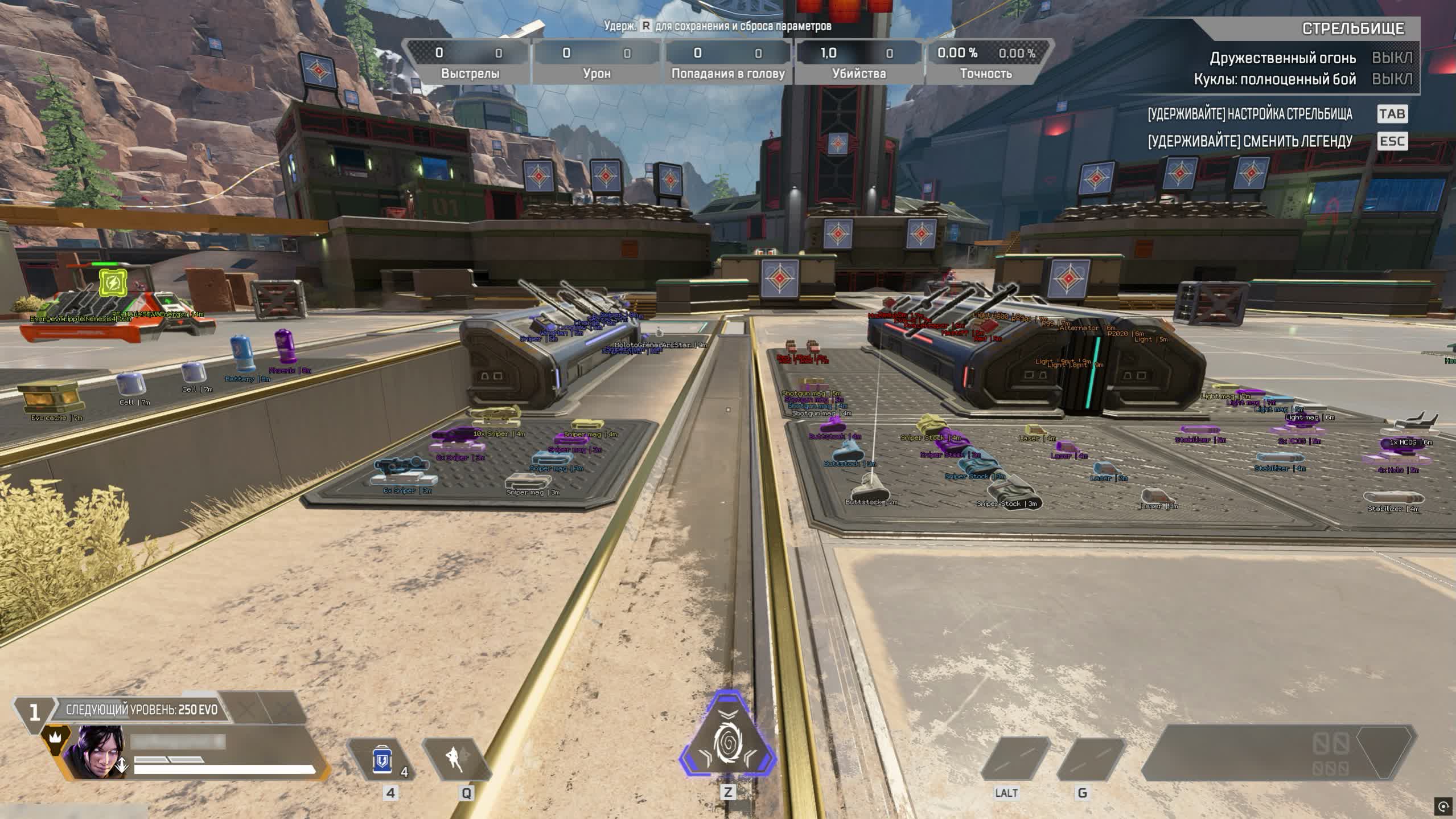The width and height of the screenshot is (1456, 819).
Task: Toggle Куклы: полноценный бой setting
Action: pos(1393,80)
